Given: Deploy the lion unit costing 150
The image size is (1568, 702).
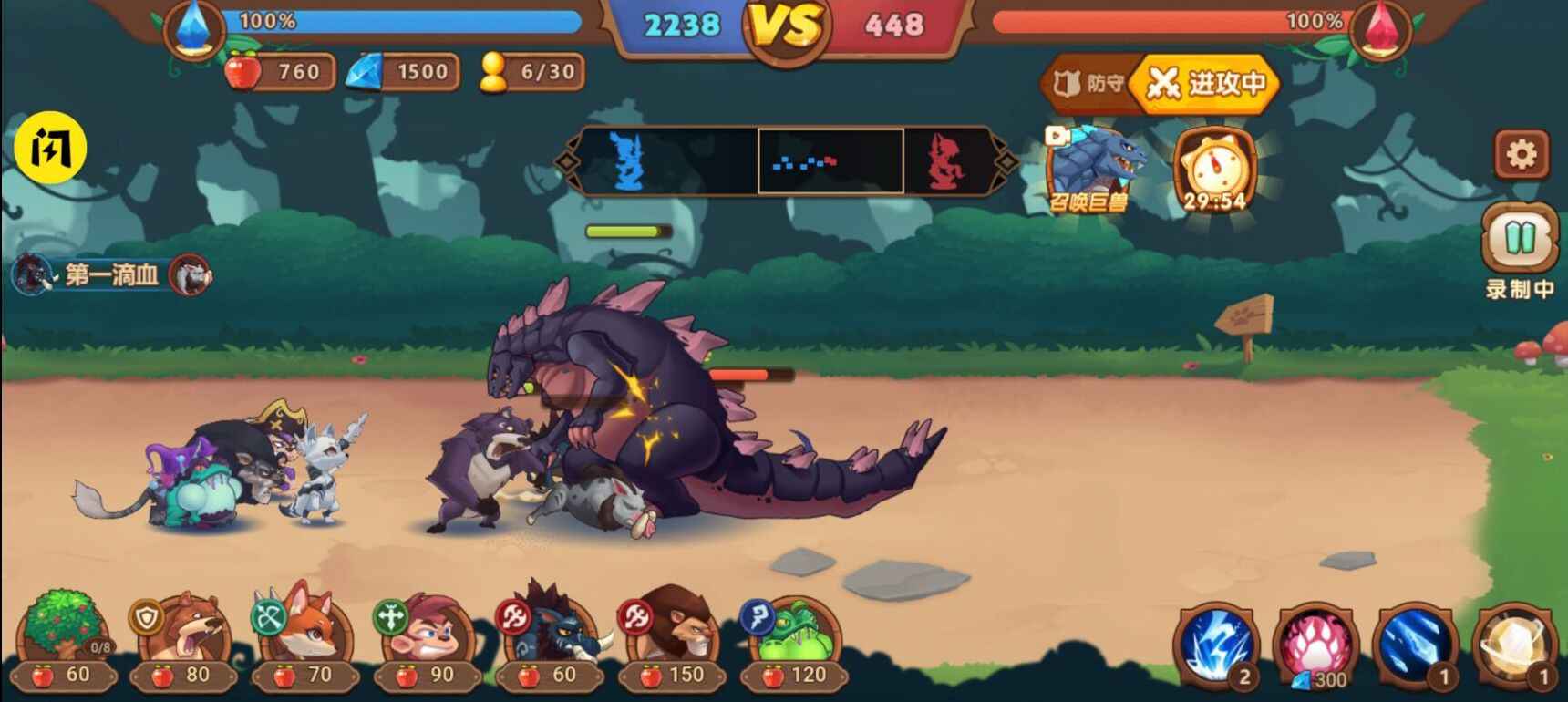Looking at the screenshot, I should (672, 640).
